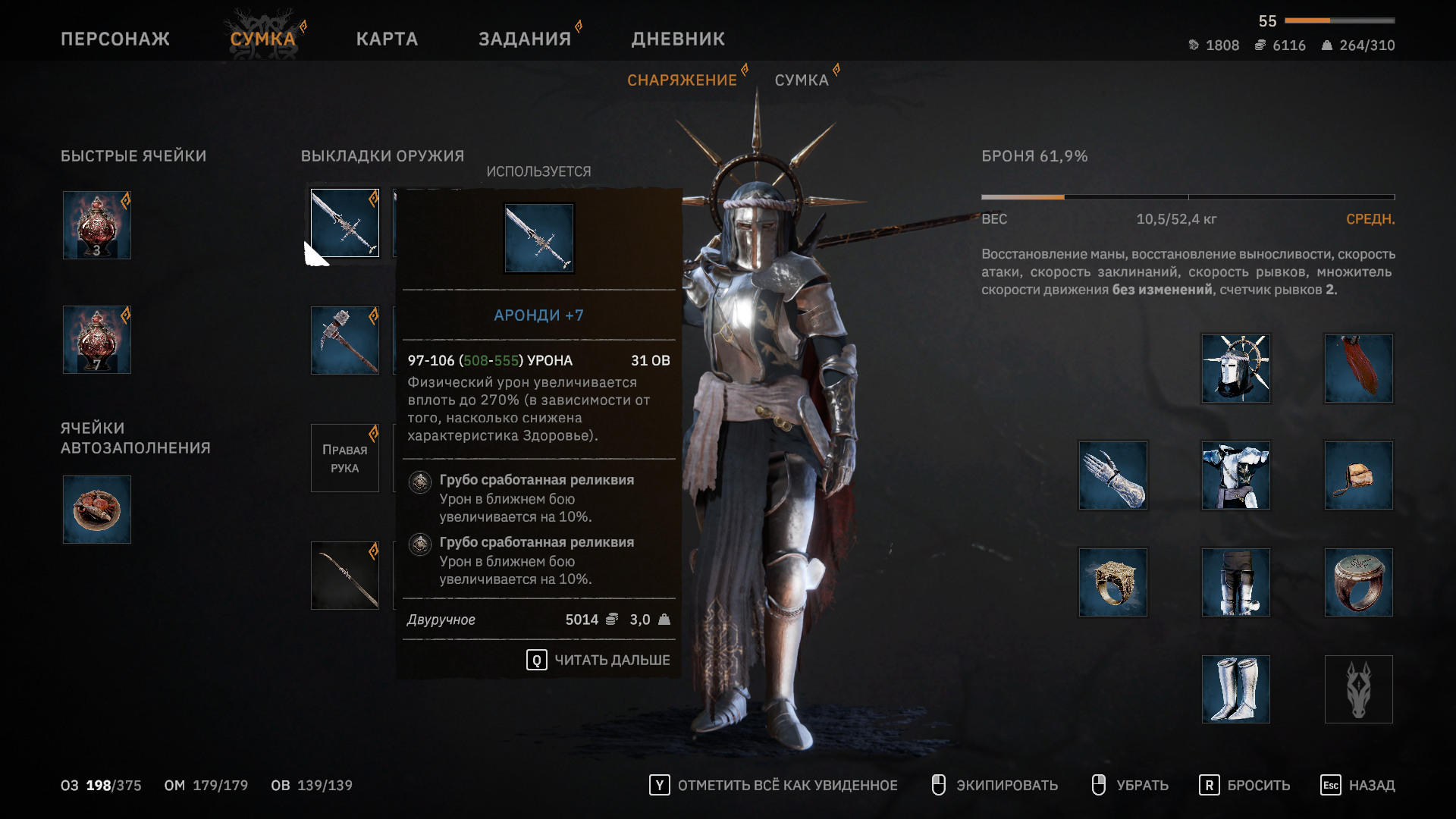Select the chest armor slot
Screen dimensions: 1456x819
1236,475
